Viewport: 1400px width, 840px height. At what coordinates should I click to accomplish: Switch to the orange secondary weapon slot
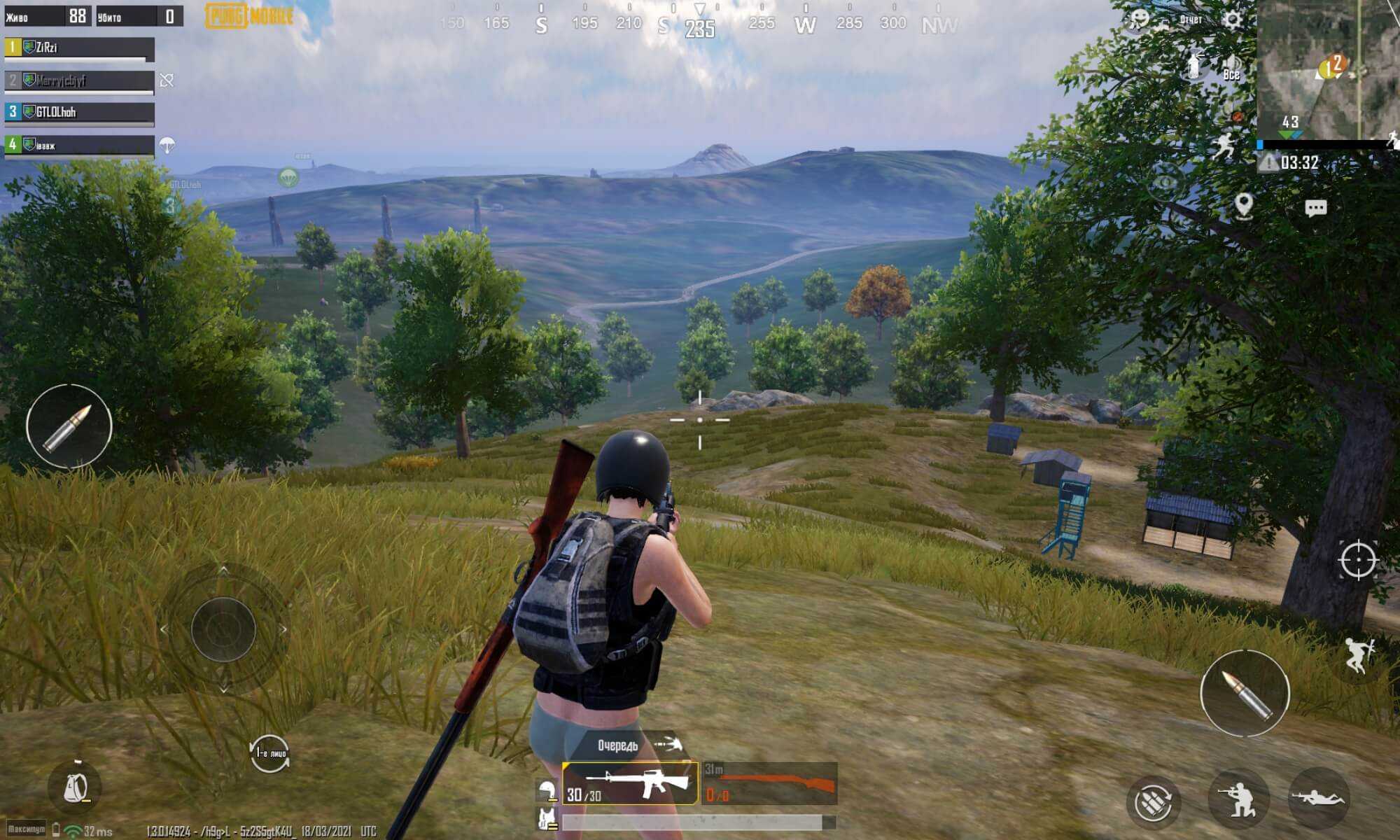(770, 783)
